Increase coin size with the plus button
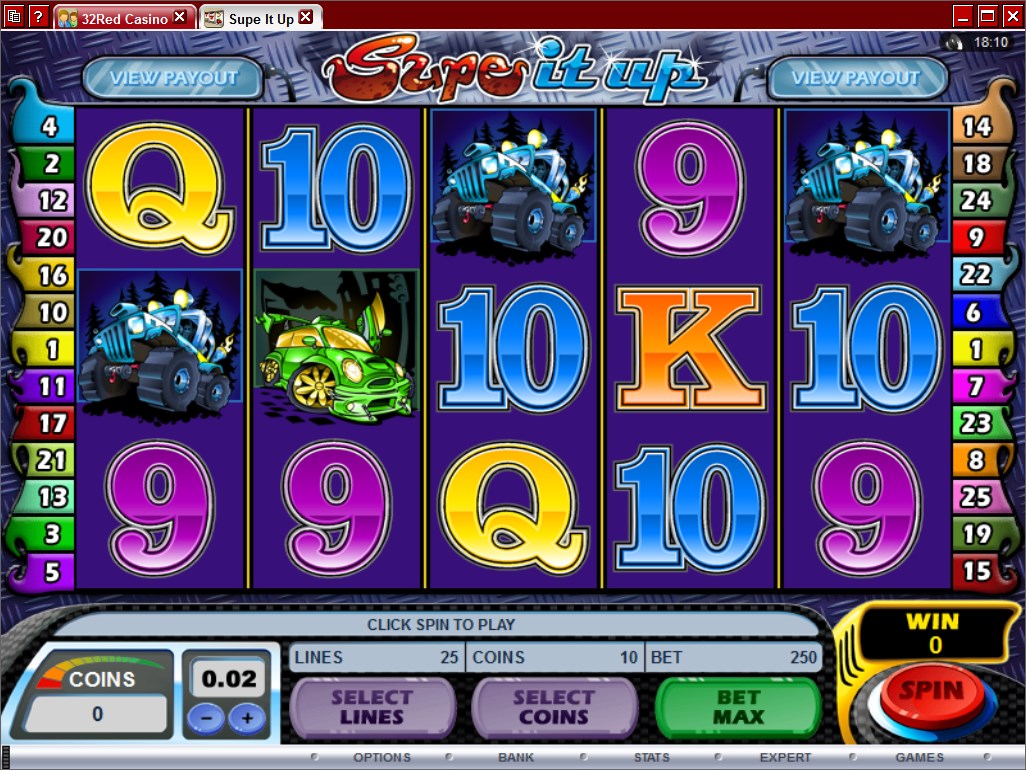 (247, 717)
